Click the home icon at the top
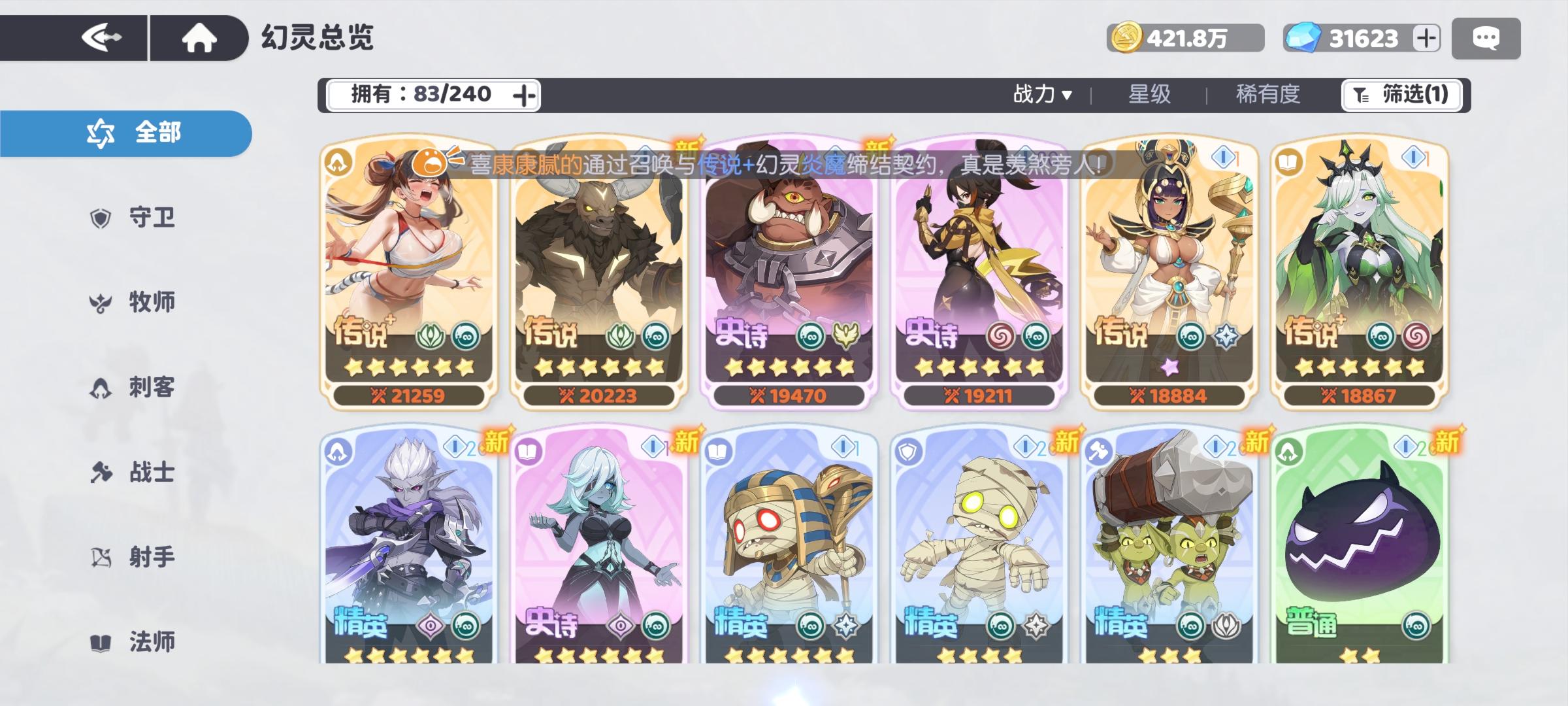This screenshot has height=706, width=1568. click(199, 37)
